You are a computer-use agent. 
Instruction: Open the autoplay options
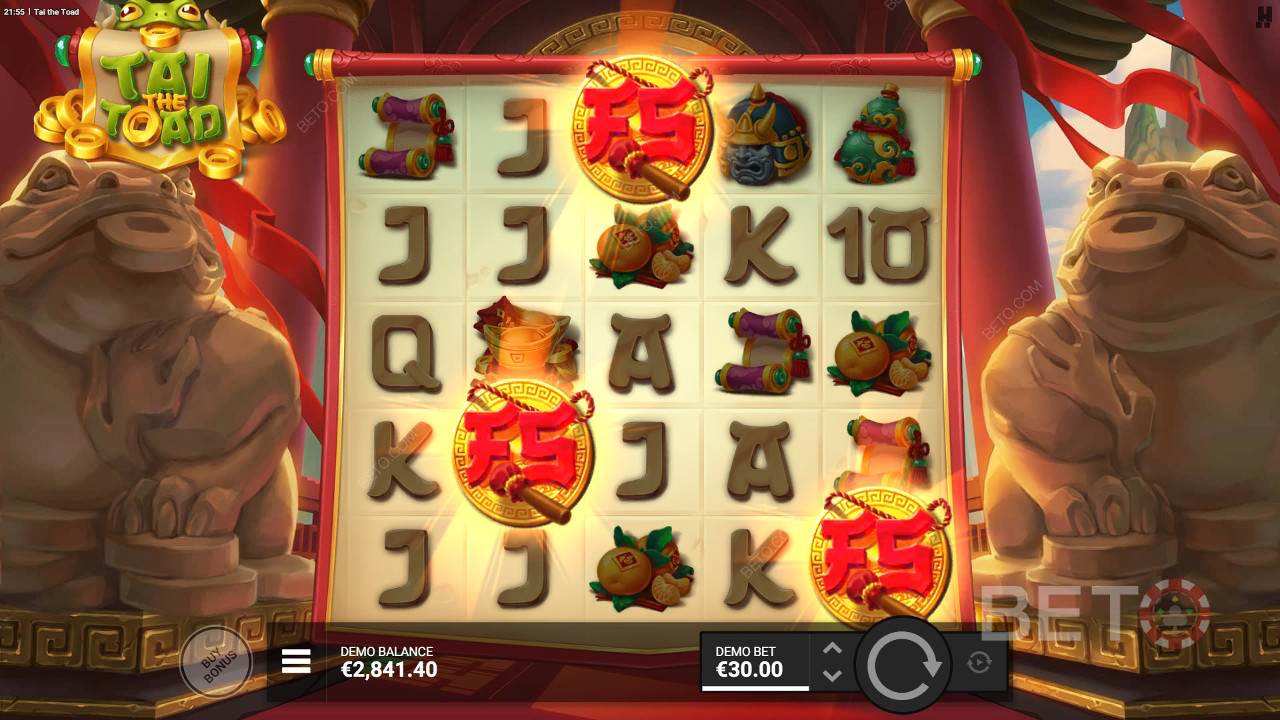pyautogui.click(x=979, y=662)
